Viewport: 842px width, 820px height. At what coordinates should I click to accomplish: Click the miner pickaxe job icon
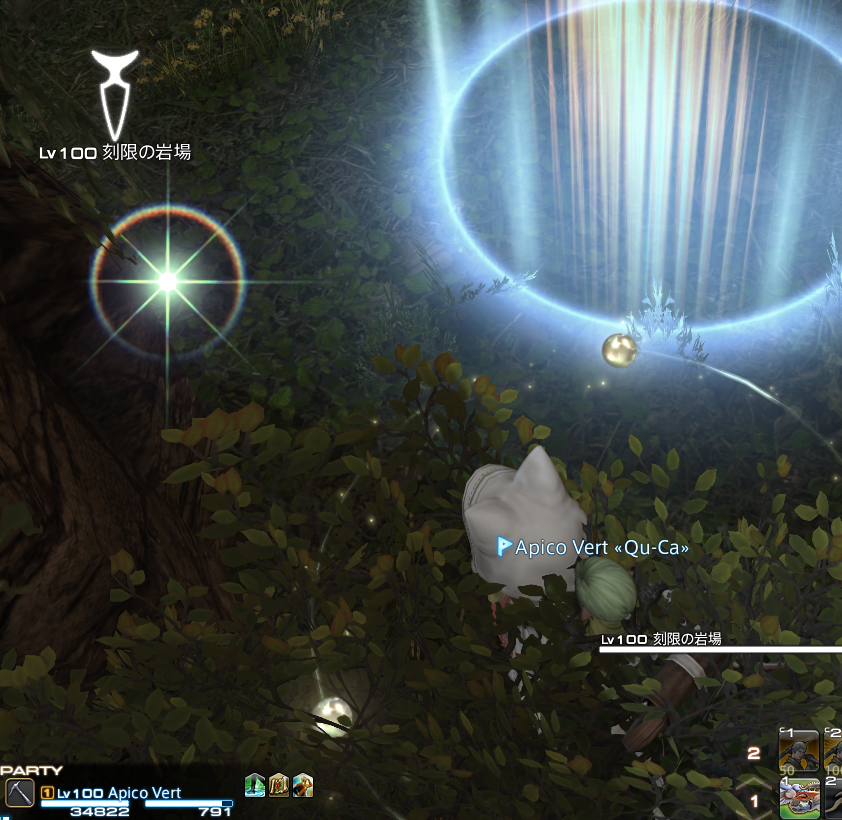[19, 793]
